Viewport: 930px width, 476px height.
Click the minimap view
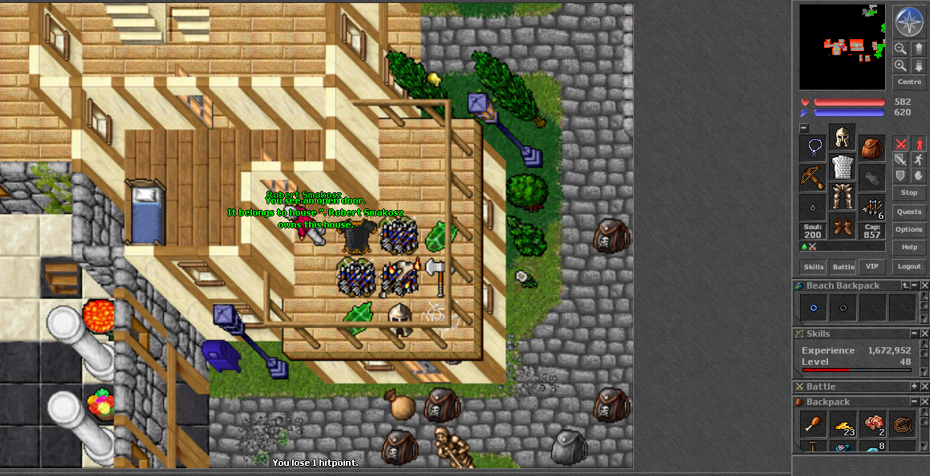click(842, 46)
